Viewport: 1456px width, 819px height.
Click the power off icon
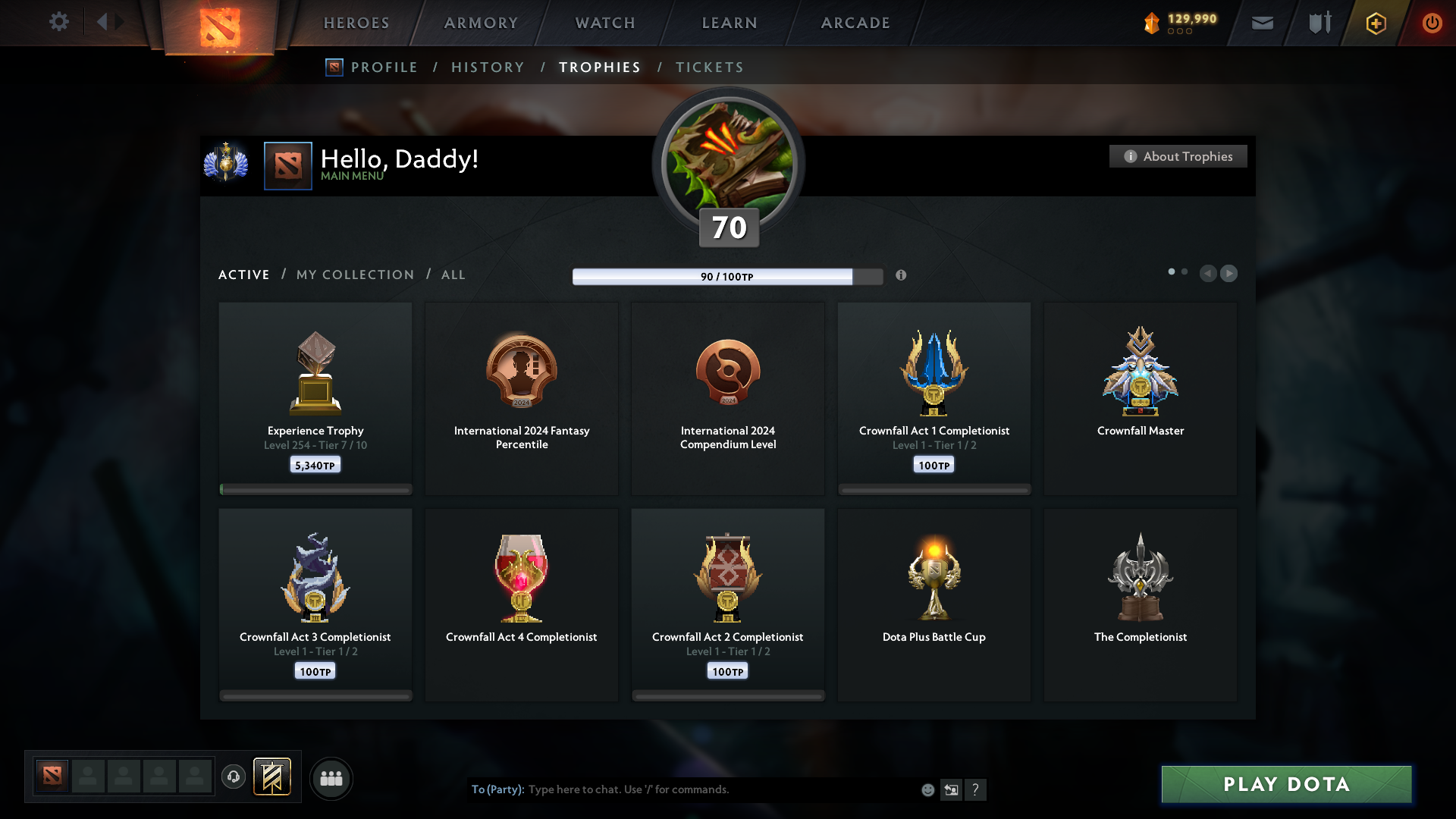[x=1432, y=23]
